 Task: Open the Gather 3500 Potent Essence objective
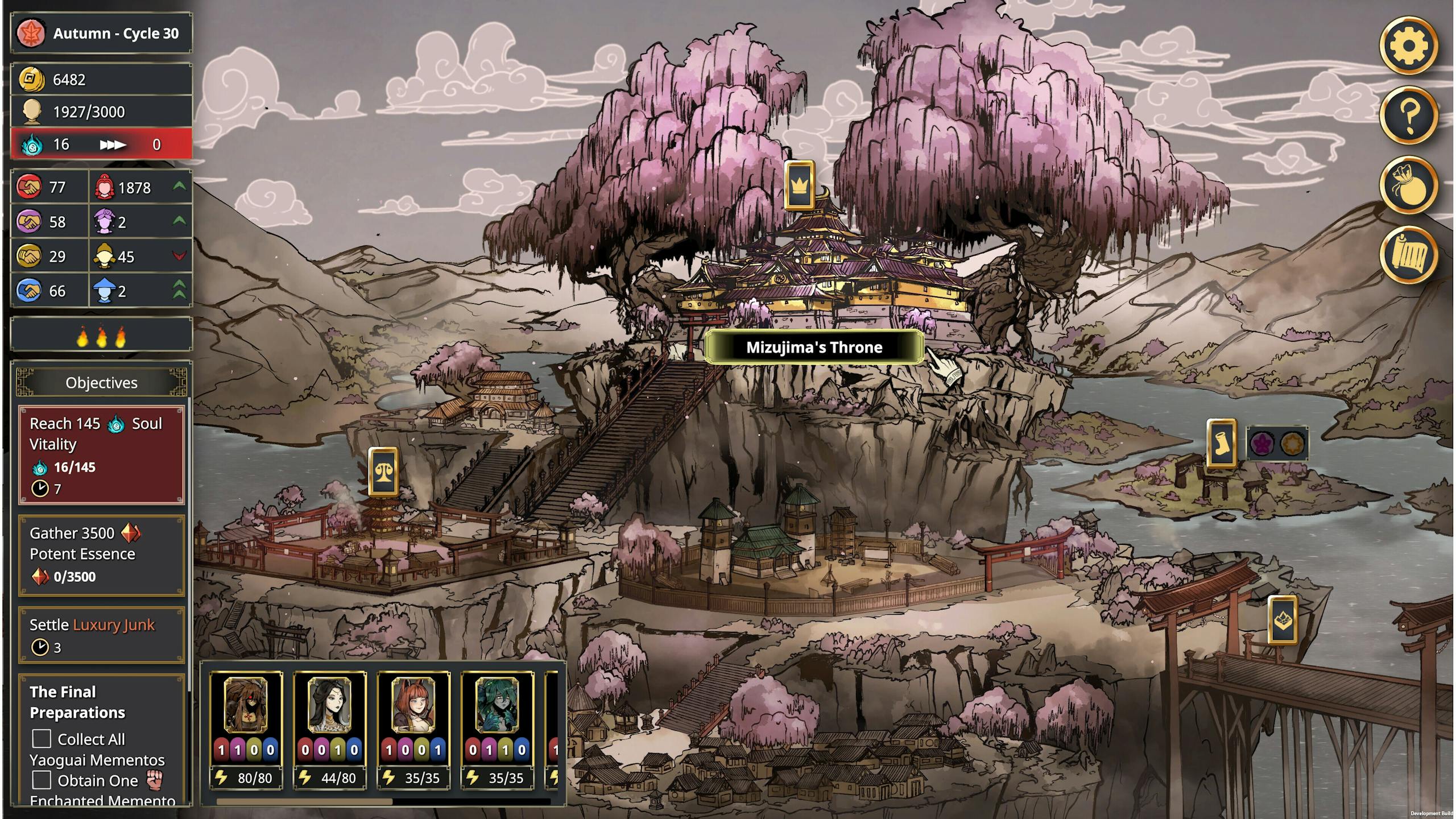pyautogui.click(x=101, y=555)
